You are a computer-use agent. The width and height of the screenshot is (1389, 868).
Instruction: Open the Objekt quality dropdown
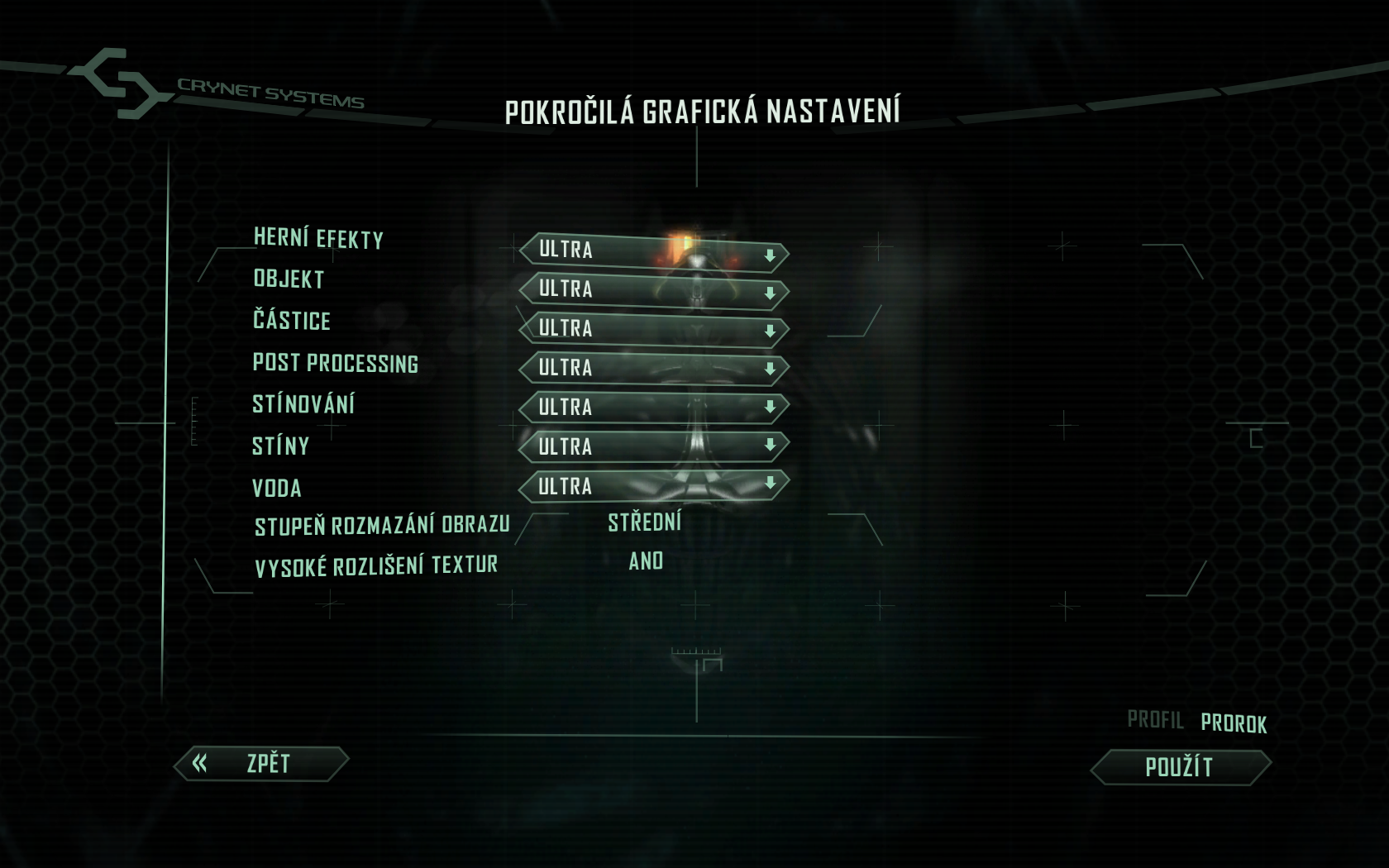pos(653,290)
